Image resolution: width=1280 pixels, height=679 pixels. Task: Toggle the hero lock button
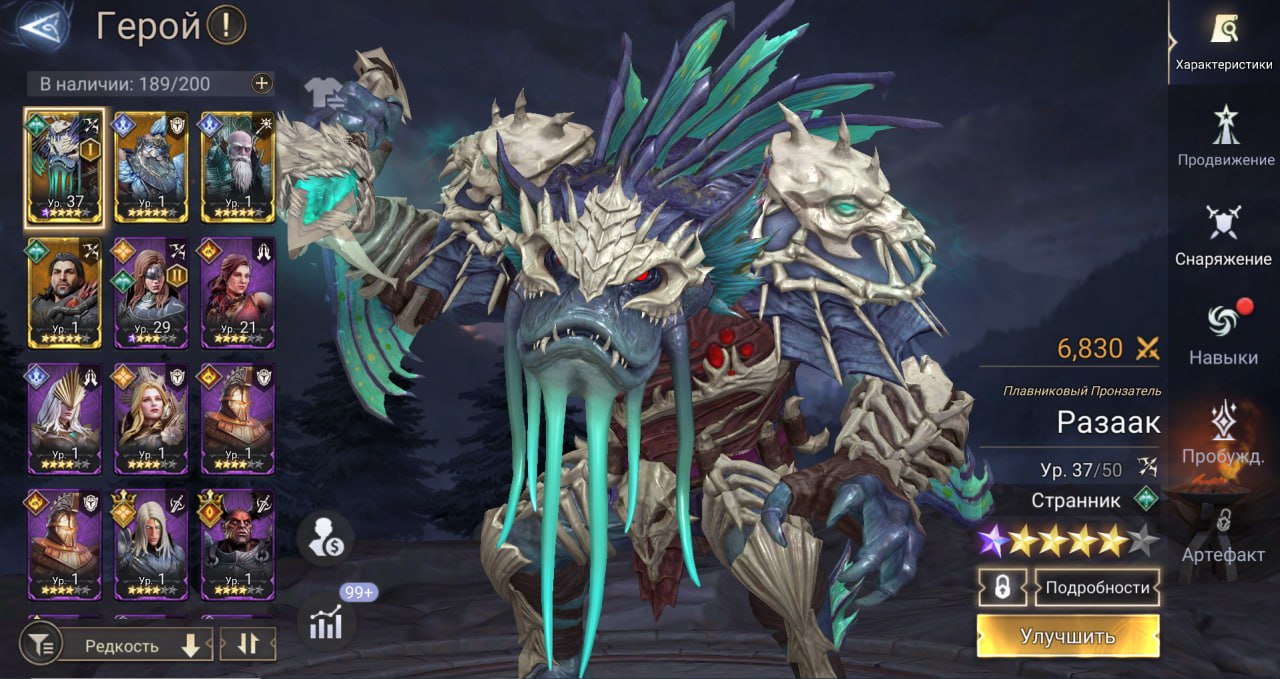click(1003, 588)
